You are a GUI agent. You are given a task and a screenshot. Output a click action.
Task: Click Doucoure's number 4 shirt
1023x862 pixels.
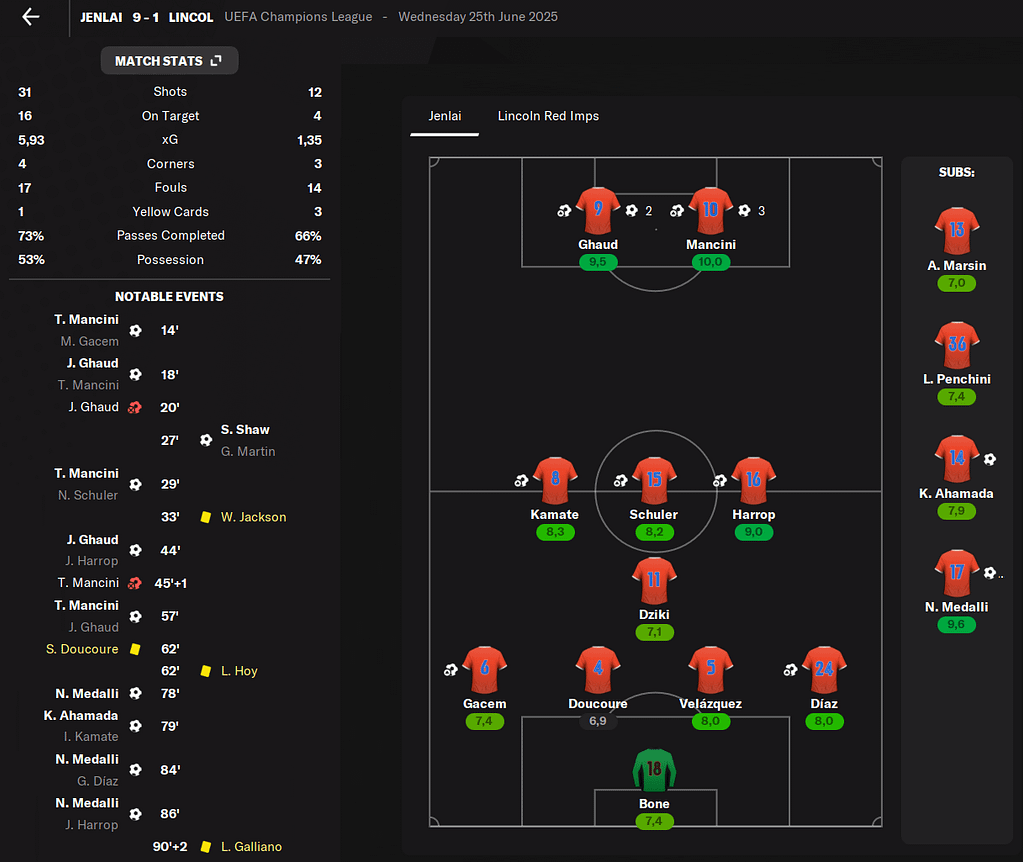point(598,670)
